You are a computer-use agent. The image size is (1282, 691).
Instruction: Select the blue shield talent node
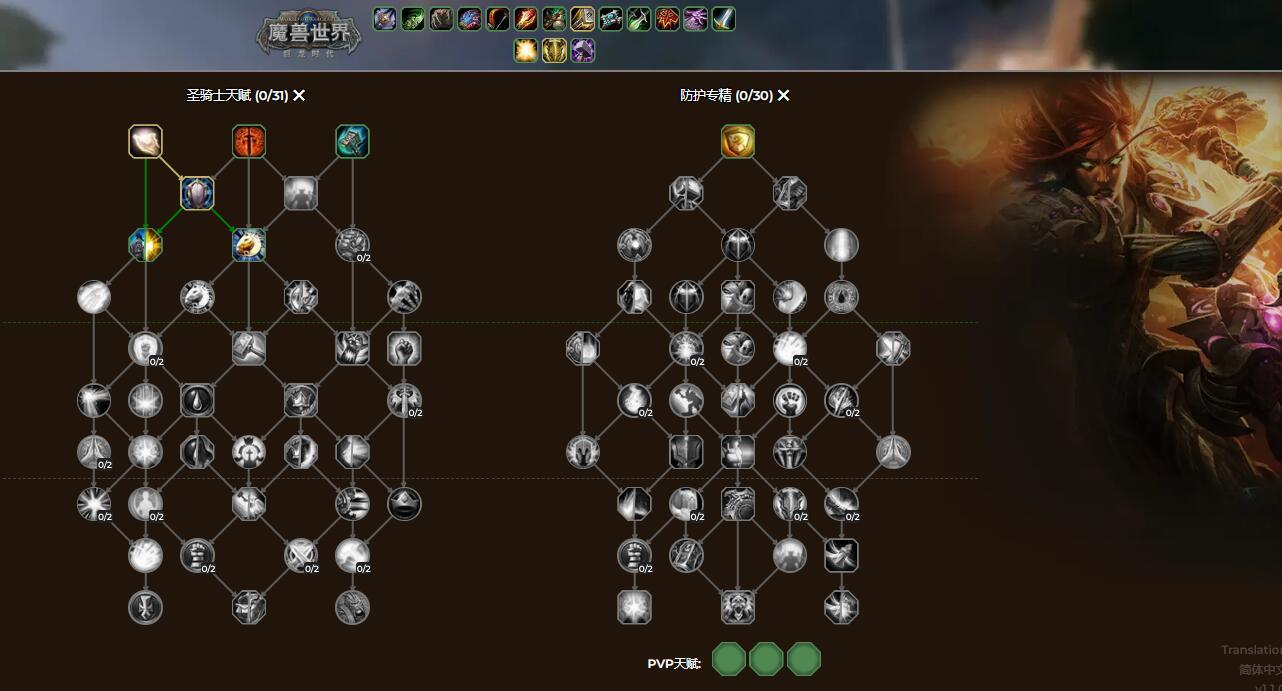tap(197, 193)
